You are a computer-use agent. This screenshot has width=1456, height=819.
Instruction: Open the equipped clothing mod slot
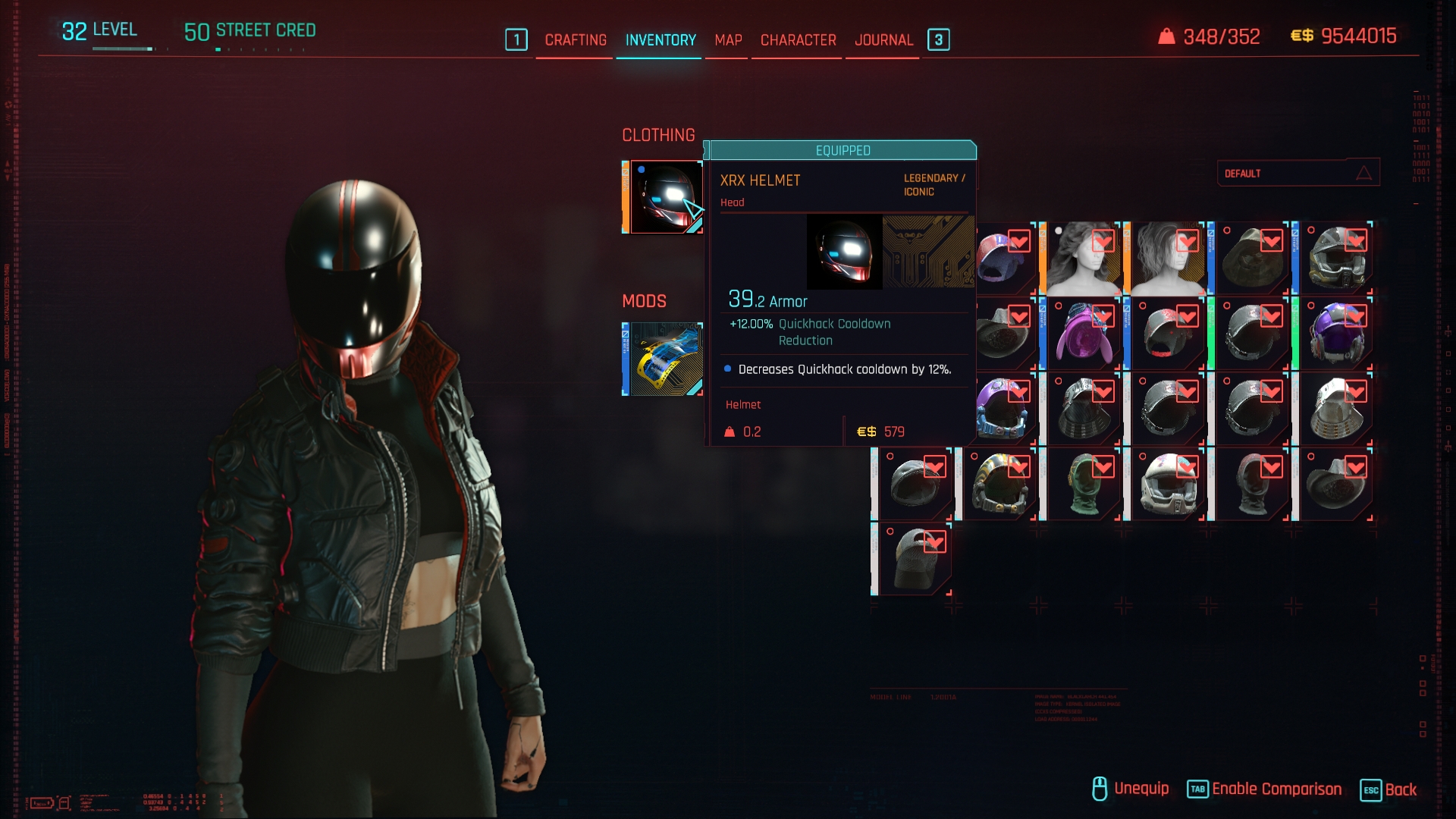(663, 359)
